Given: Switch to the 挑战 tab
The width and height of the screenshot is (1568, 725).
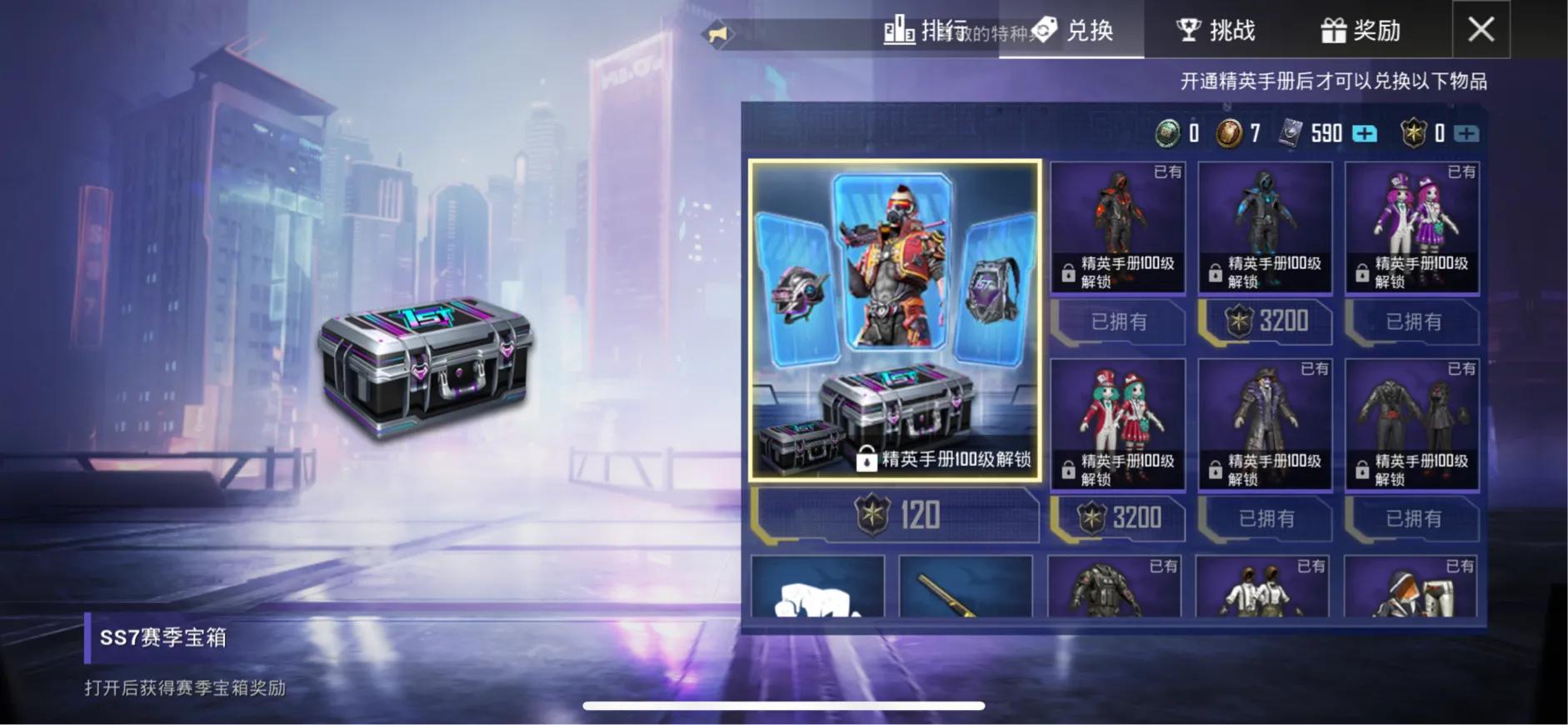Looking at the screenshot, I should click(x=1216, y=31).
